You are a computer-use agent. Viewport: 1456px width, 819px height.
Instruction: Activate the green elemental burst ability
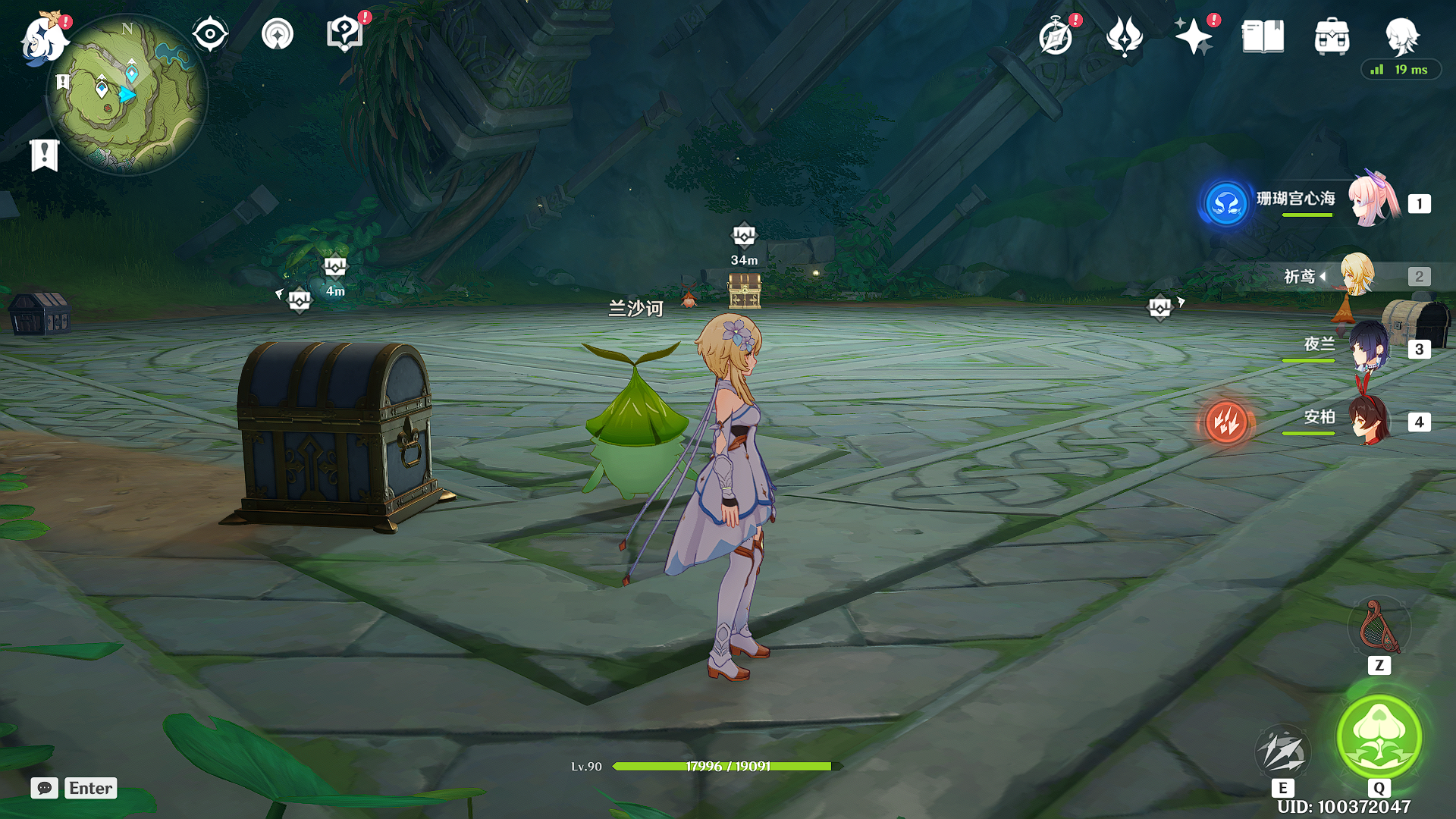coord(1379,736)
